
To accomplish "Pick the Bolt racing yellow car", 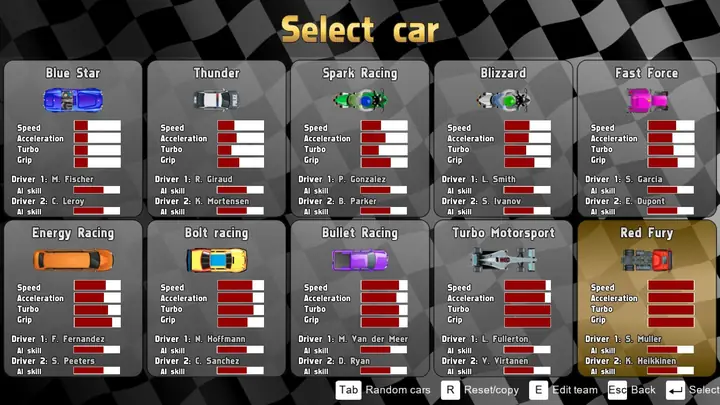I will (x=216, y=298).
